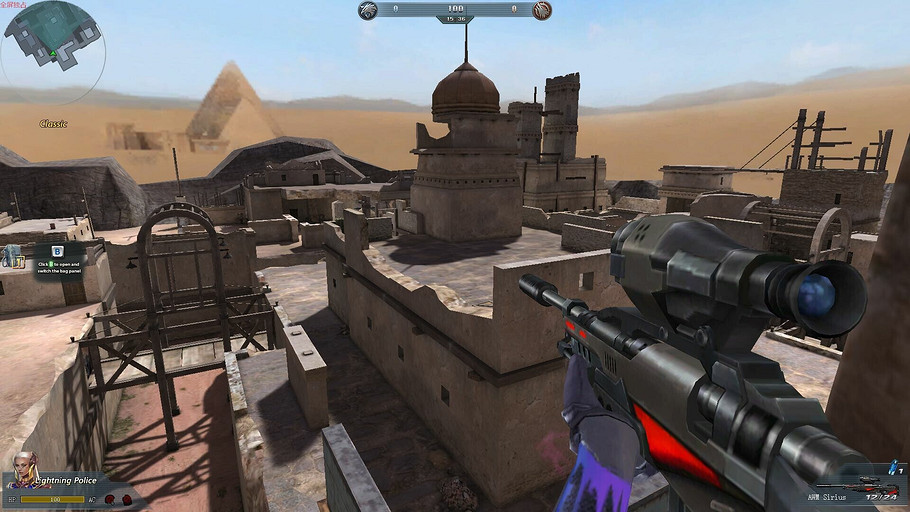Click the red helmet armor icon

109,498
